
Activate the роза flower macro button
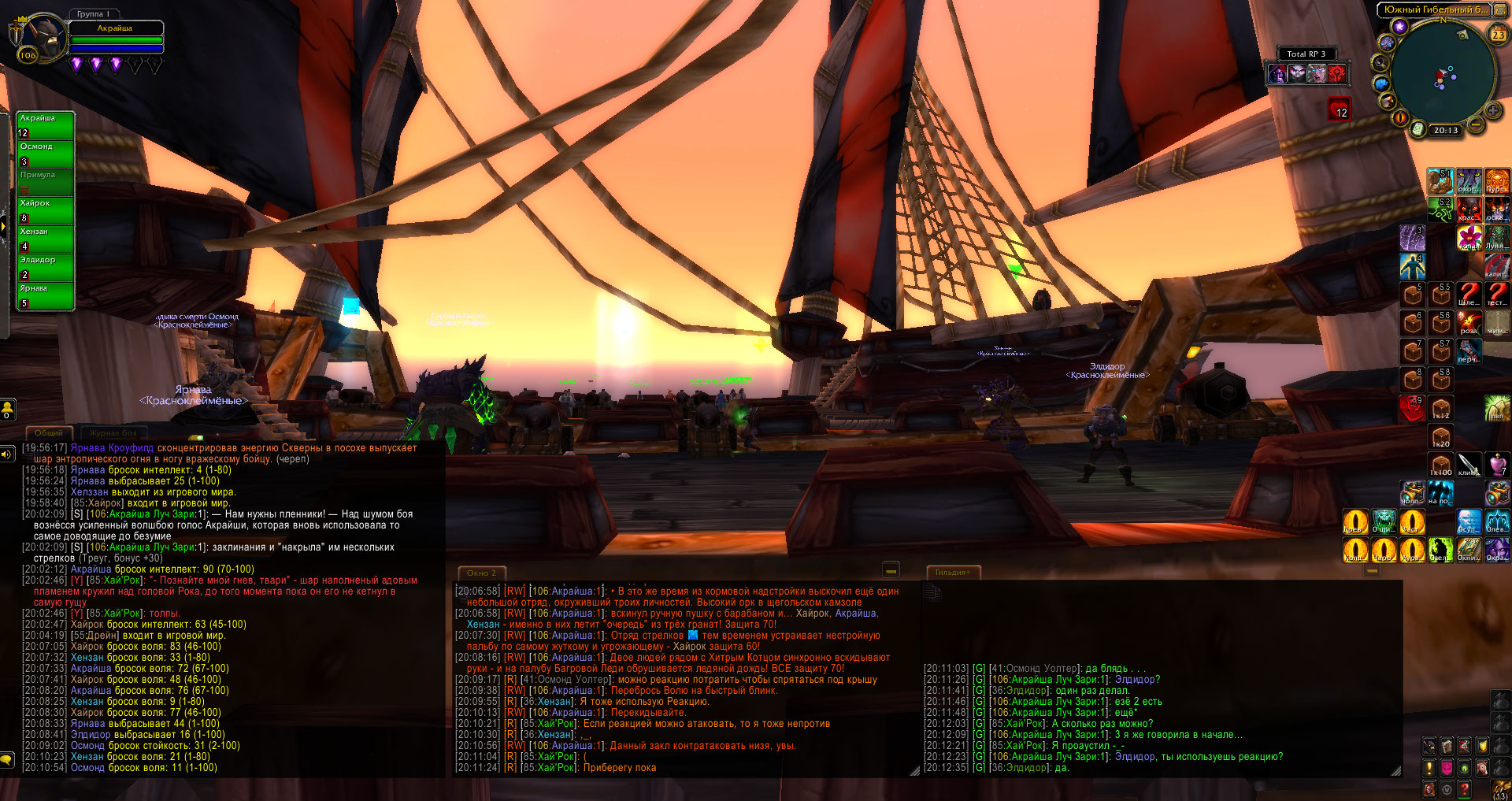[x=1469, y=322]
